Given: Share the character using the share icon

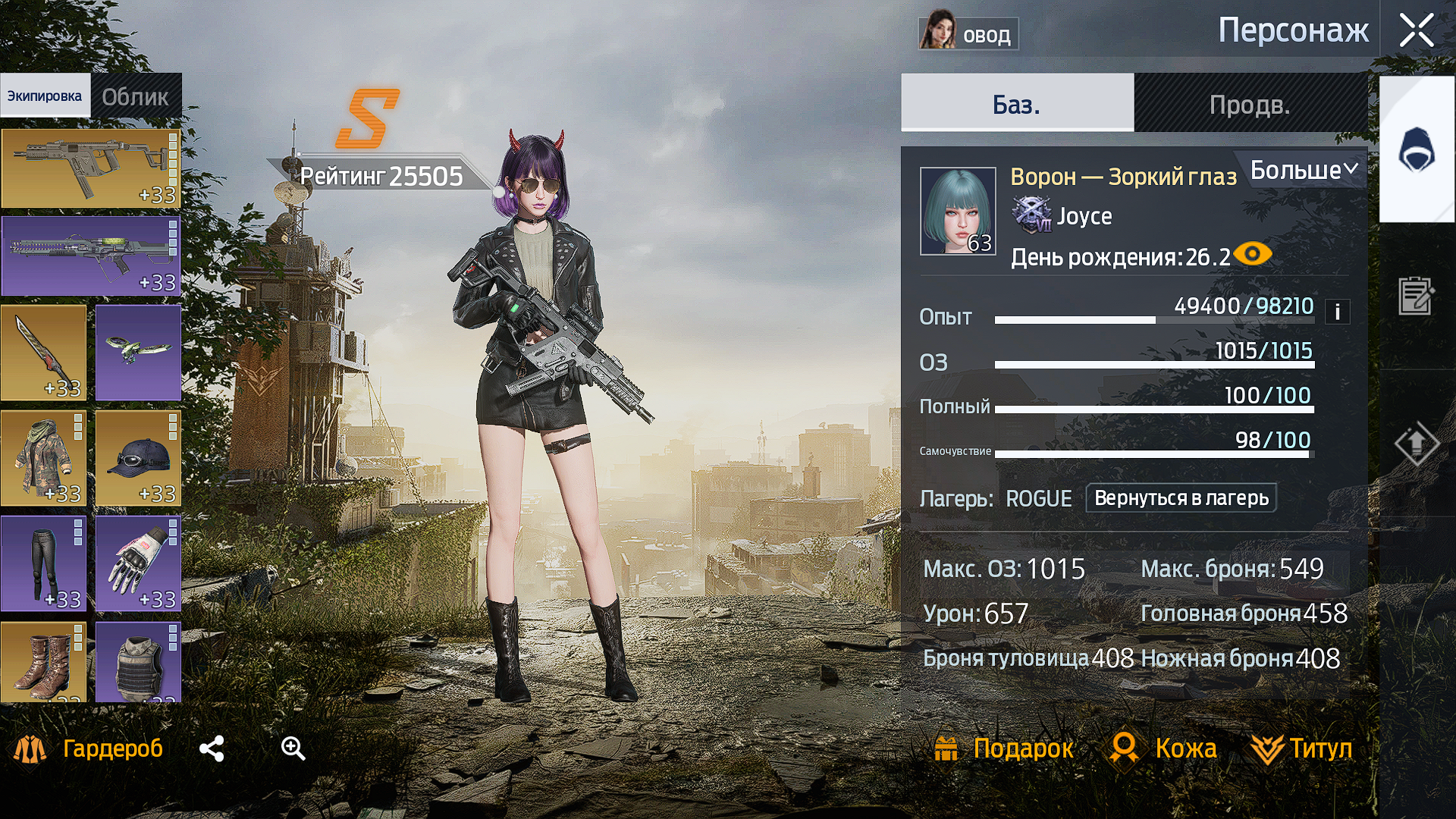Looking at the screenshot, I should point(212,748).
